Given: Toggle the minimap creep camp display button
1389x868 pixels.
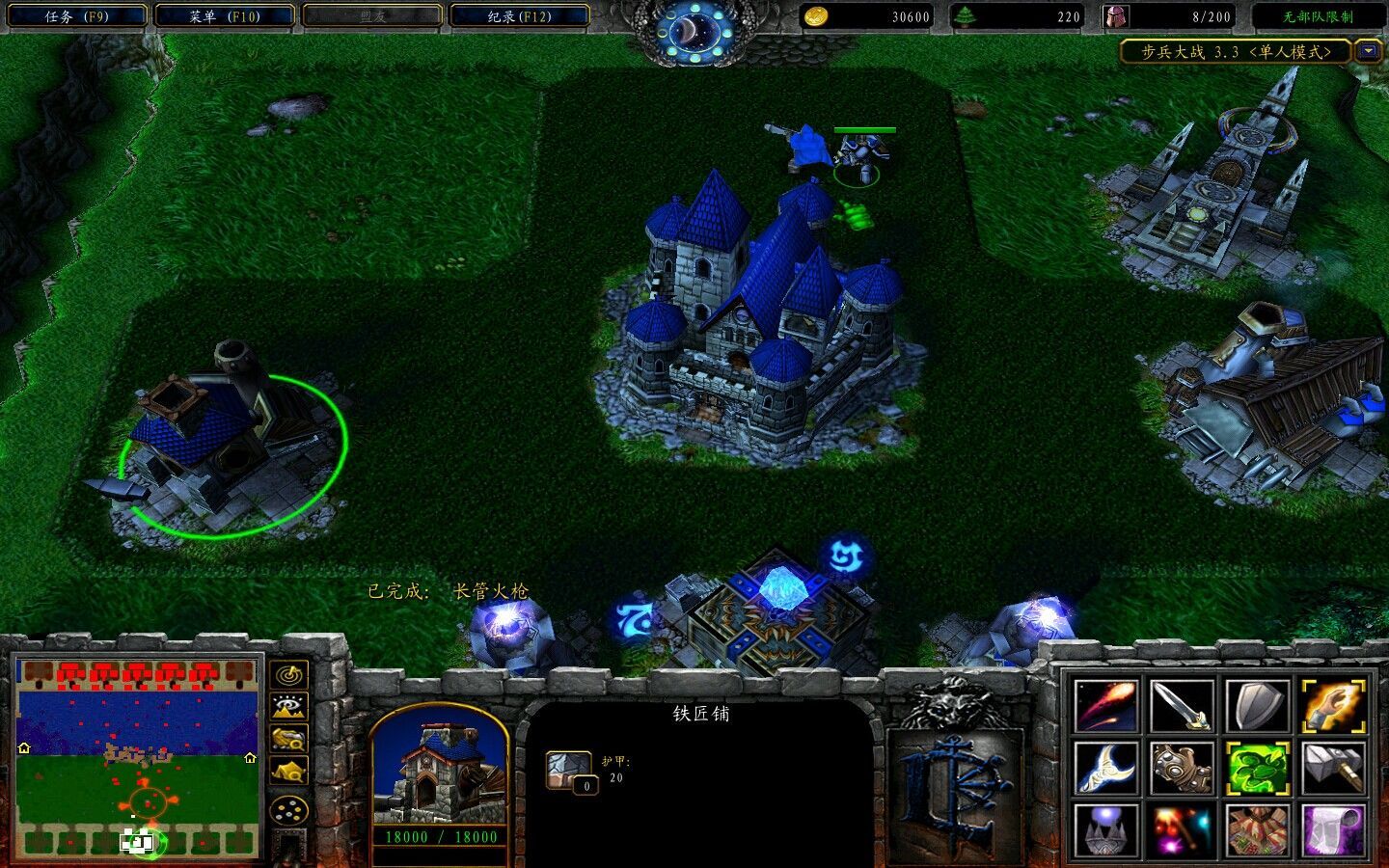Looking at the screenshot, I should 289,771.
